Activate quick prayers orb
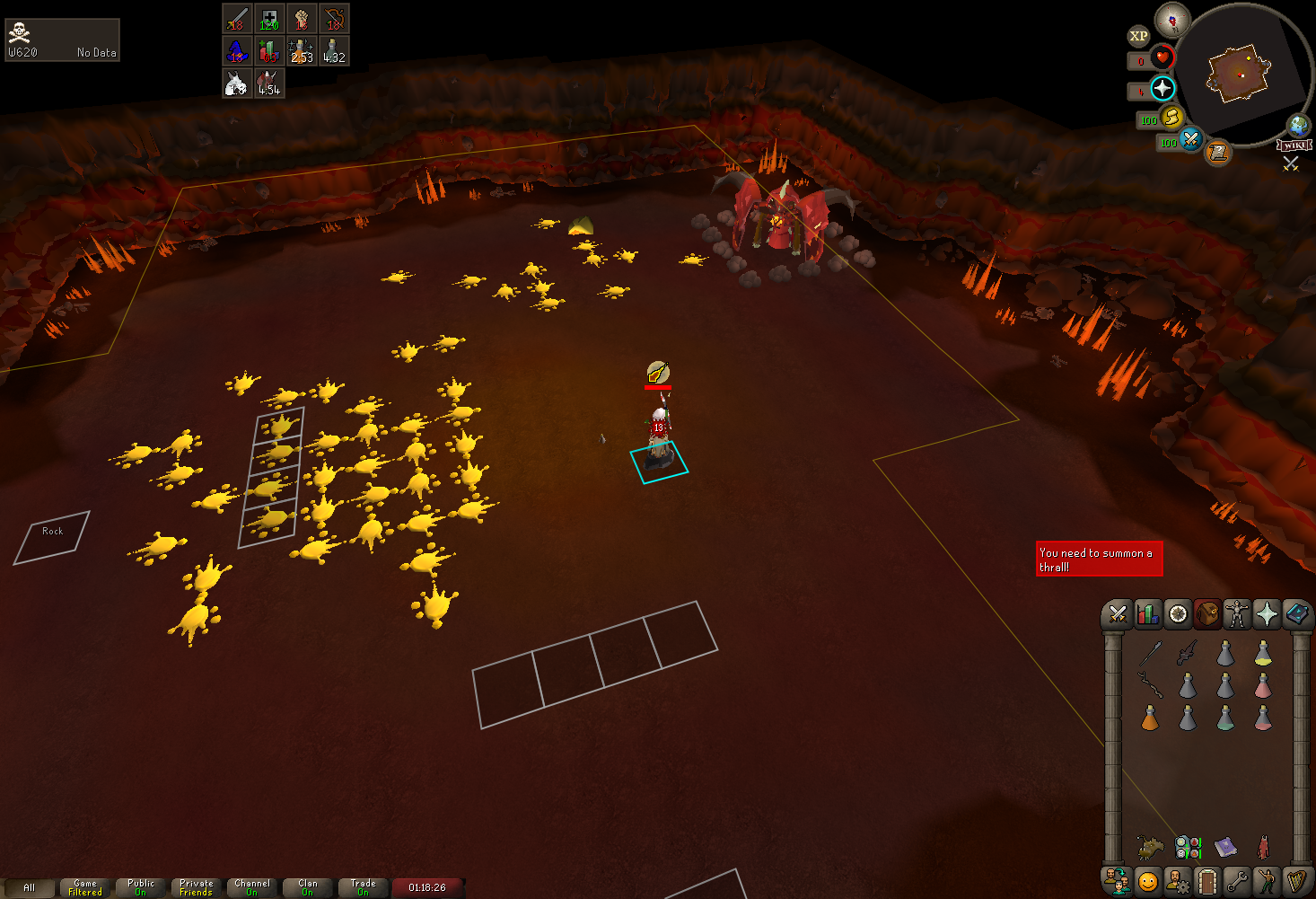This screenshot has height=899, width=1316. pos(1162,88)
